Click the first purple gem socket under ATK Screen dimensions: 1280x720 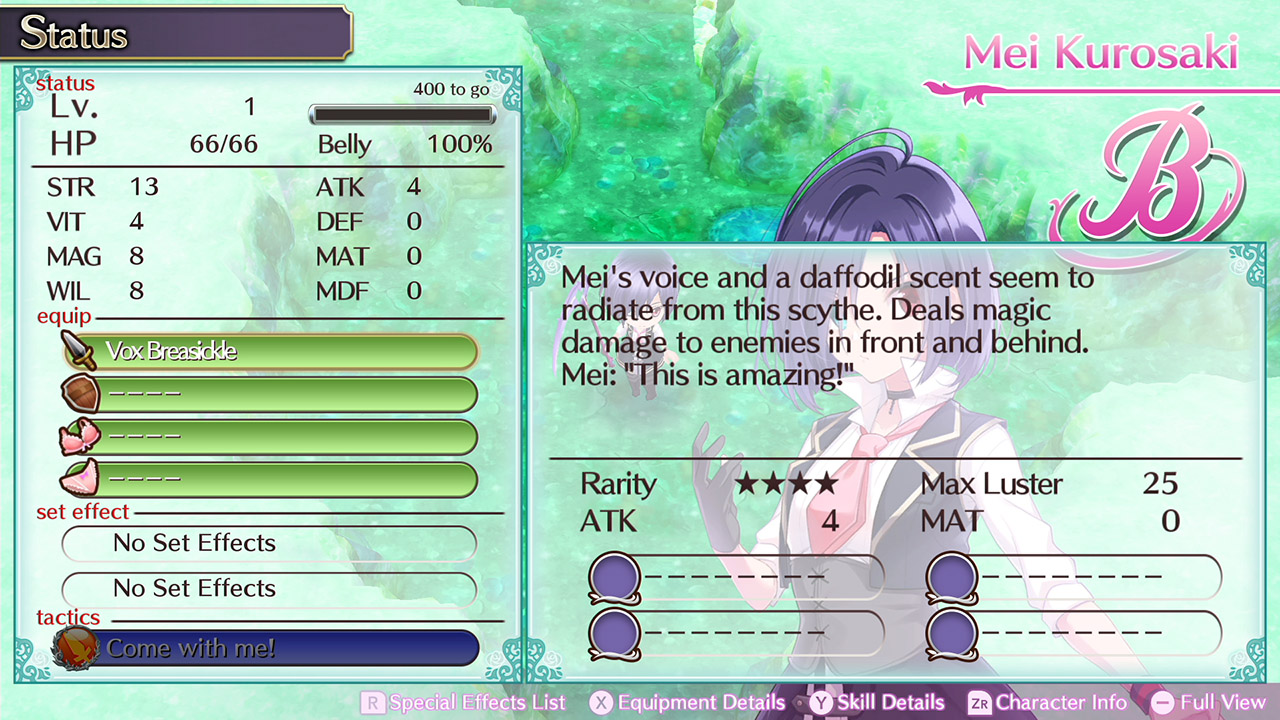pyautogui.click(x=614, y=574)
